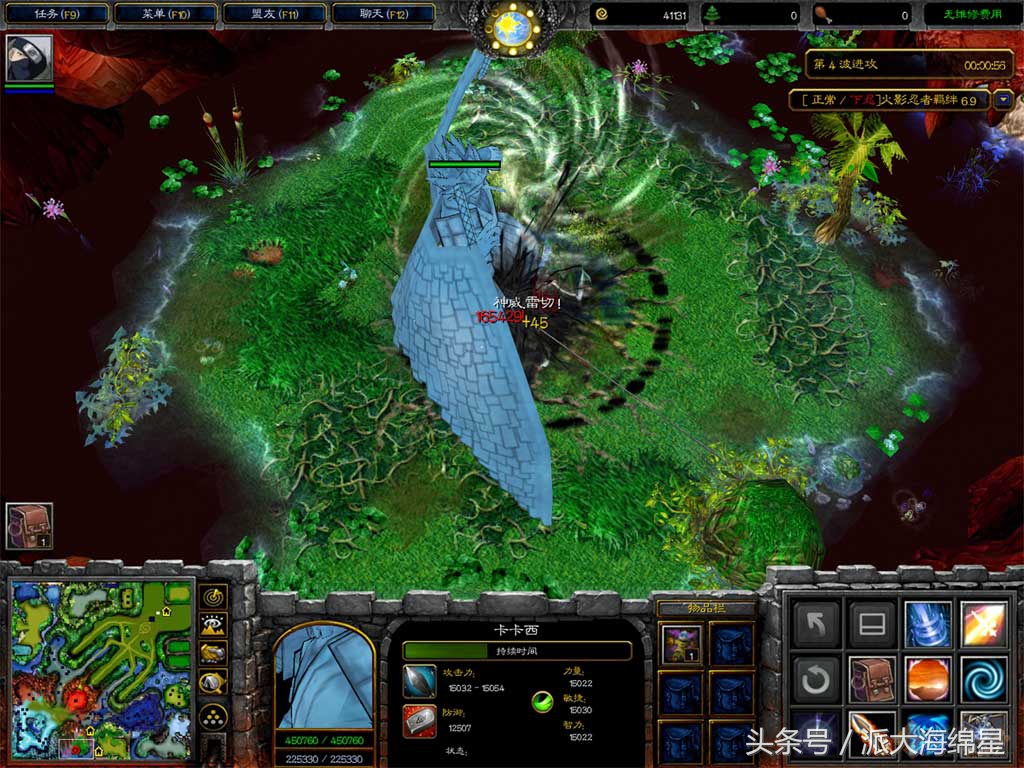The height and width of the screenshot is (768, 1024).
Task: Click the blue unit portrait
Action: tap(323, 674)
